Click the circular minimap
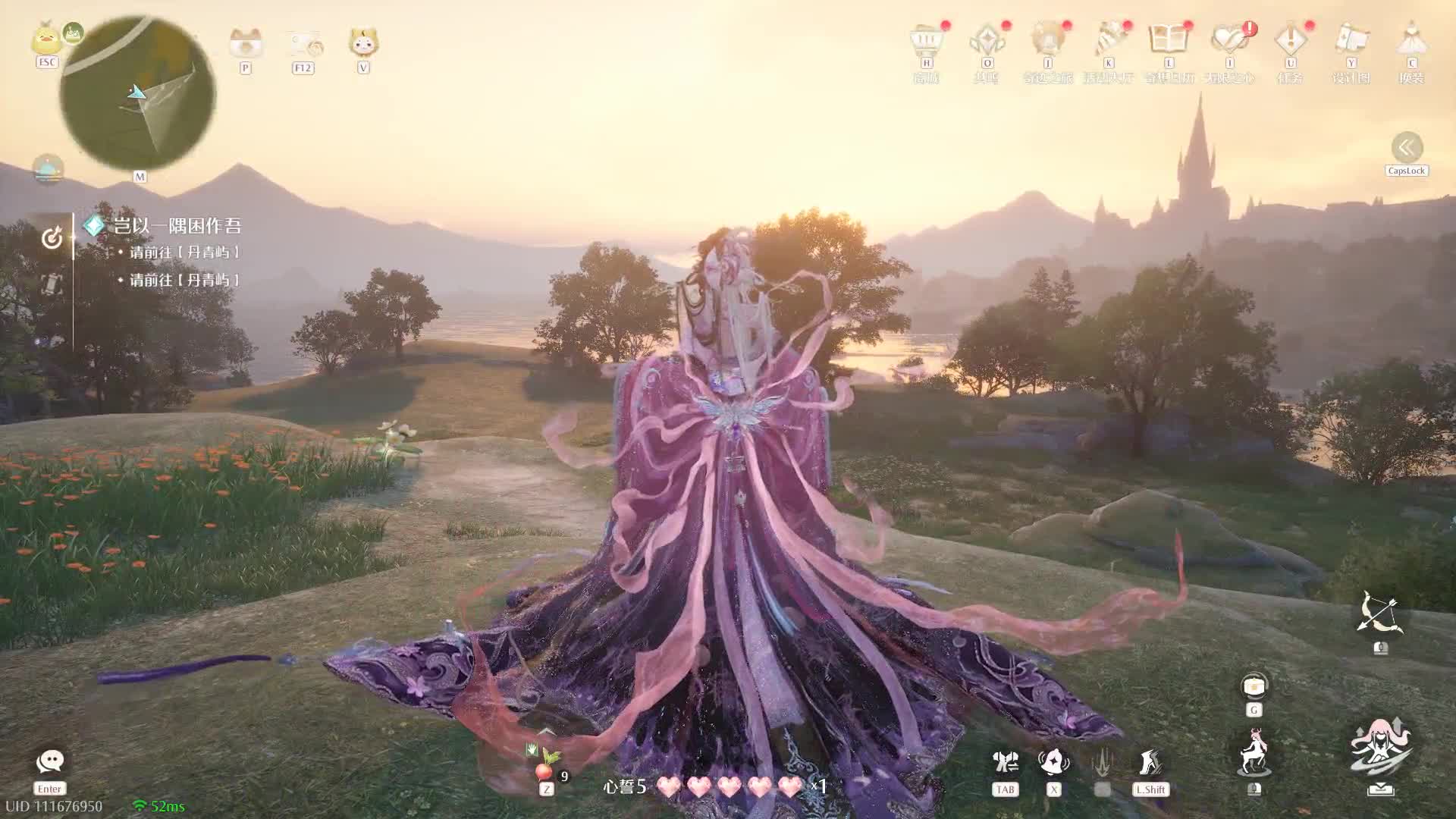This screenshot has height=819, width=1456. tap(137, 93)
